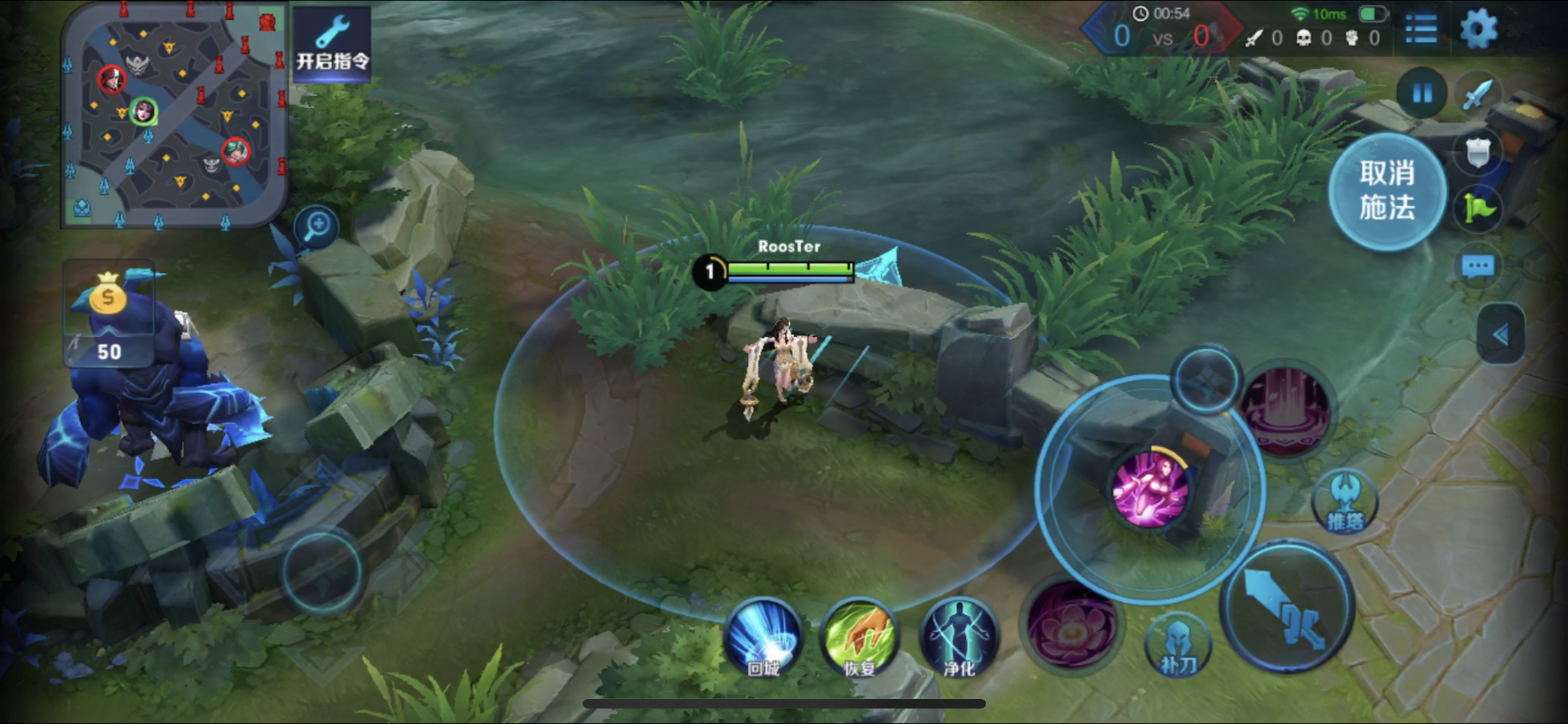This screenshot has width=1568, height=724.
Task: Open the chat bubble
Action: (x=1478, y=266)
